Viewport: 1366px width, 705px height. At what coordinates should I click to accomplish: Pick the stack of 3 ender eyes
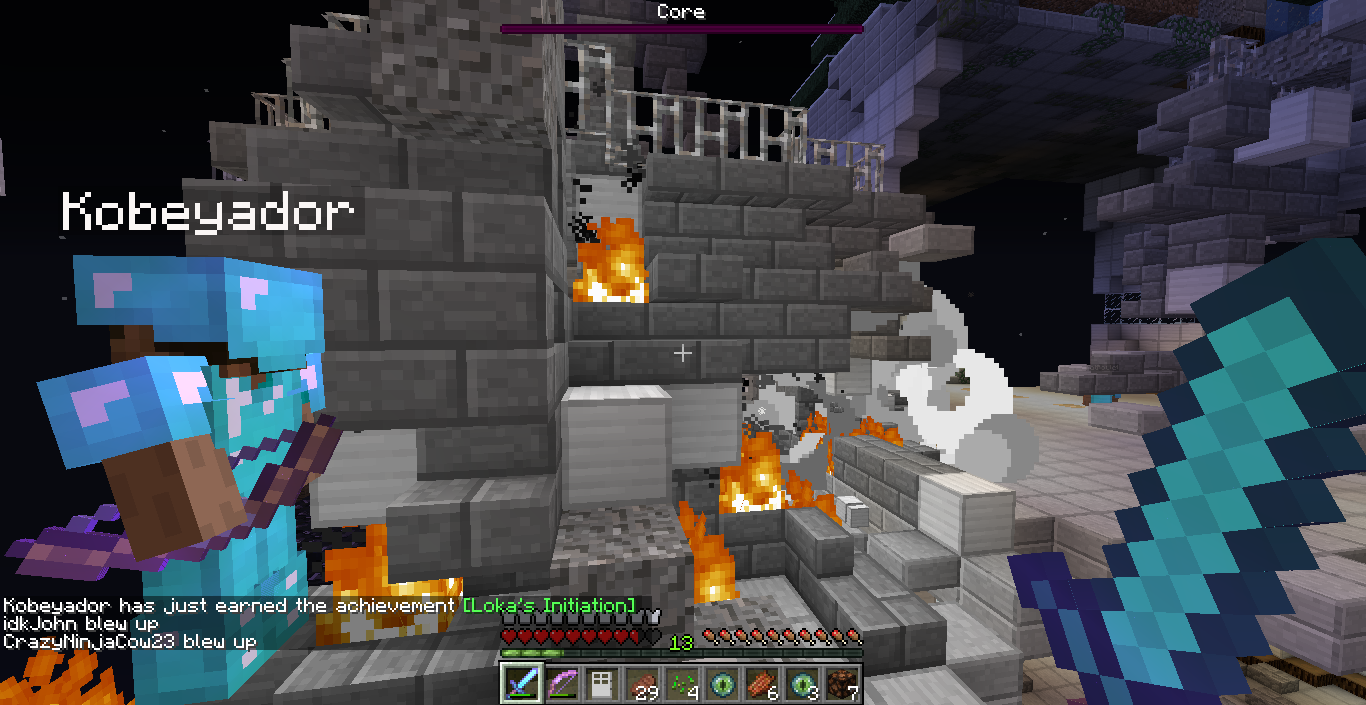point(801,684)
